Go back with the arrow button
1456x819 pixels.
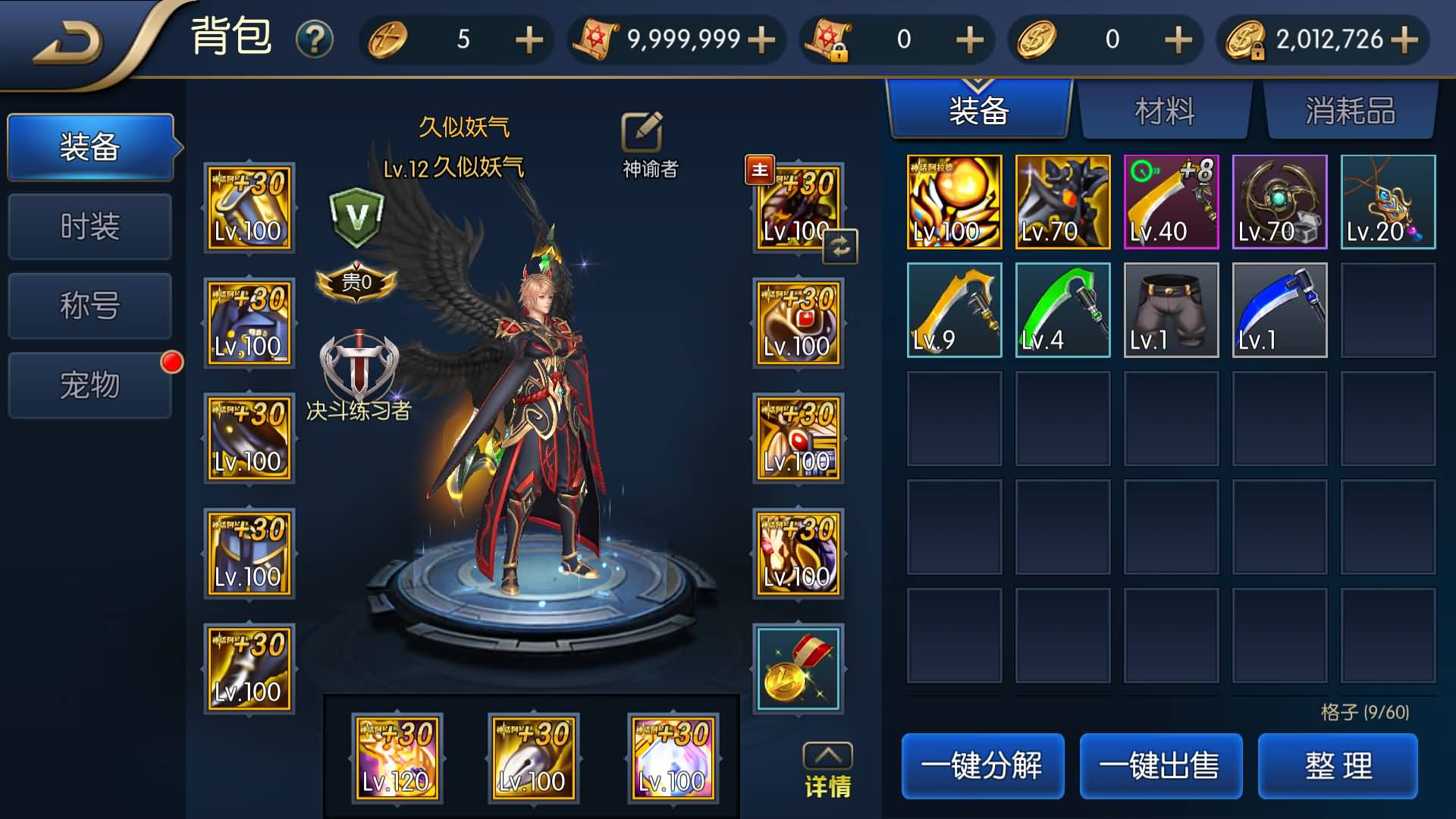68,42
